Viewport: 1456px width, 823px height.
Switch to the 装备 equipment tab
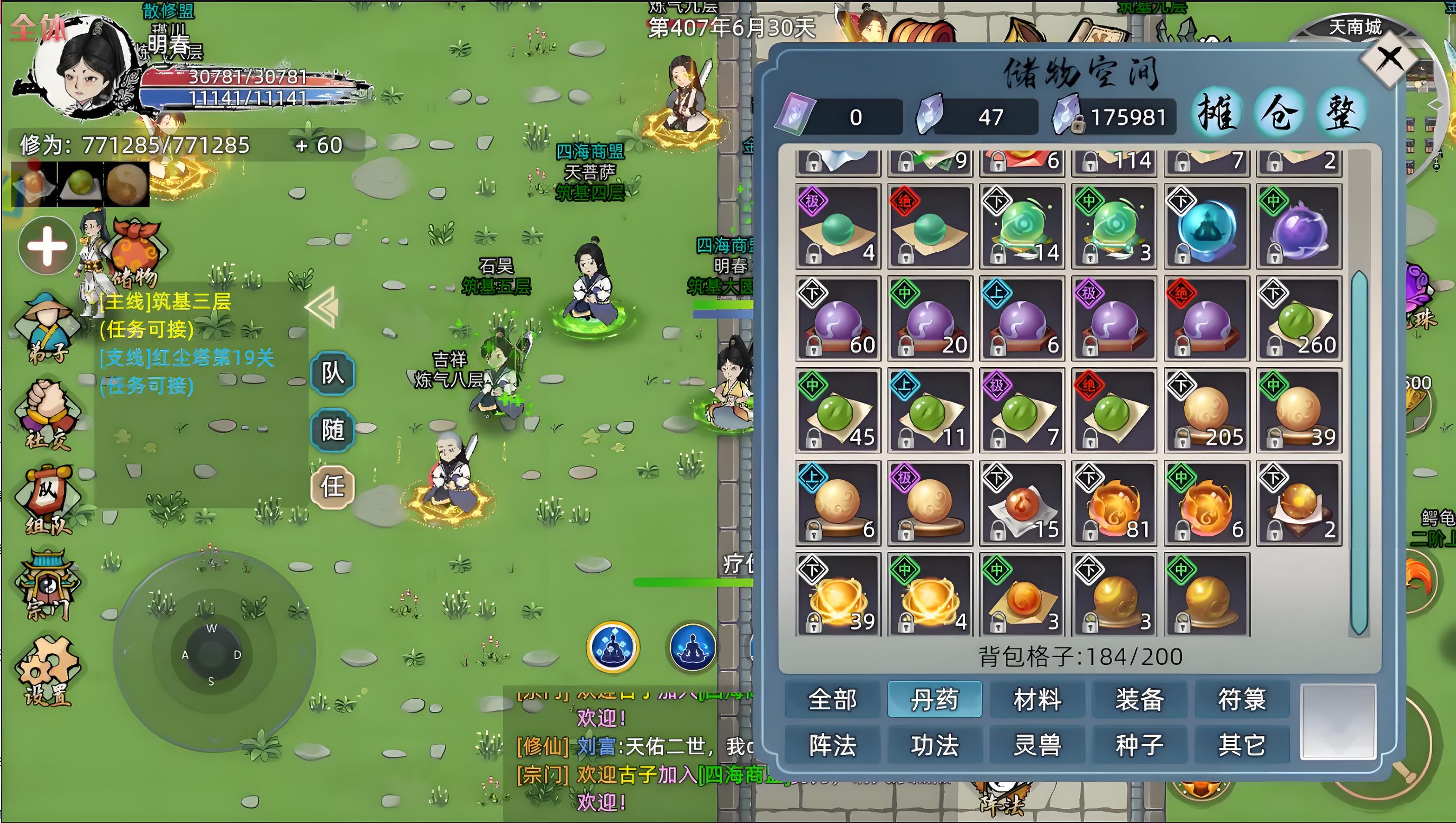[x=1140, y=700]
